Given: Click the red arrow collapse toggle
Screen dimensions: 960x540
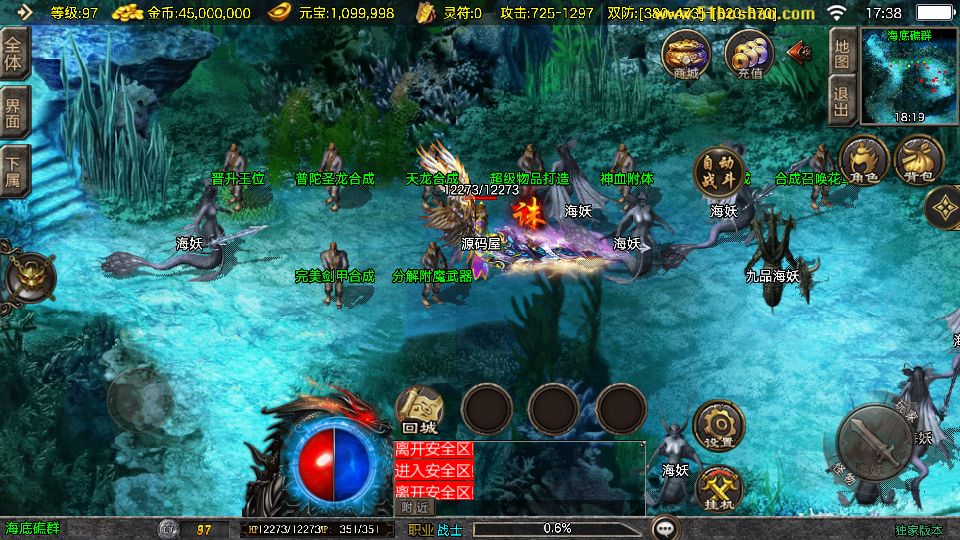Looking at the screenshot, I should point(799,51).
